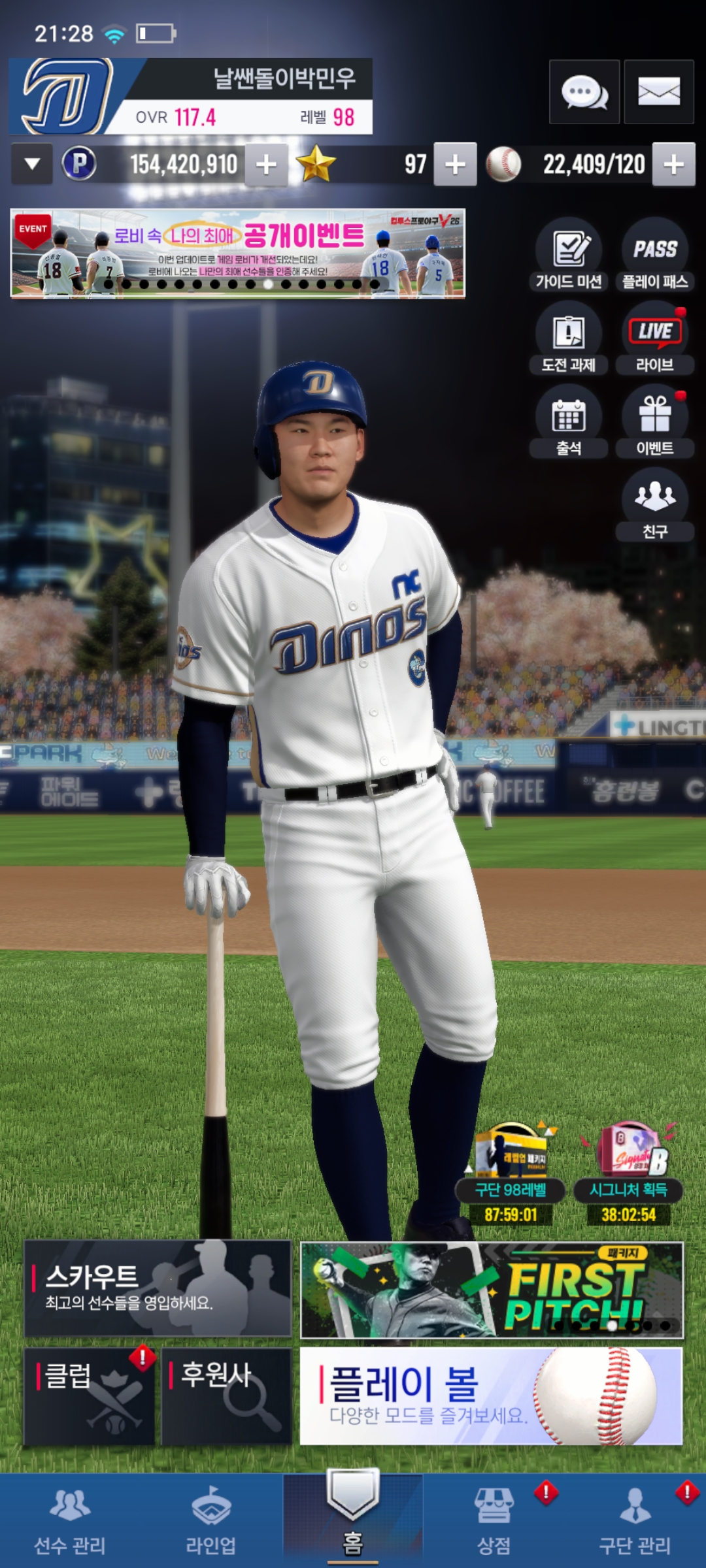The height and width of the screenshot is (1568, 706).
Task: Open the 이벤트 gift box menu
Action: coord(655,421)
